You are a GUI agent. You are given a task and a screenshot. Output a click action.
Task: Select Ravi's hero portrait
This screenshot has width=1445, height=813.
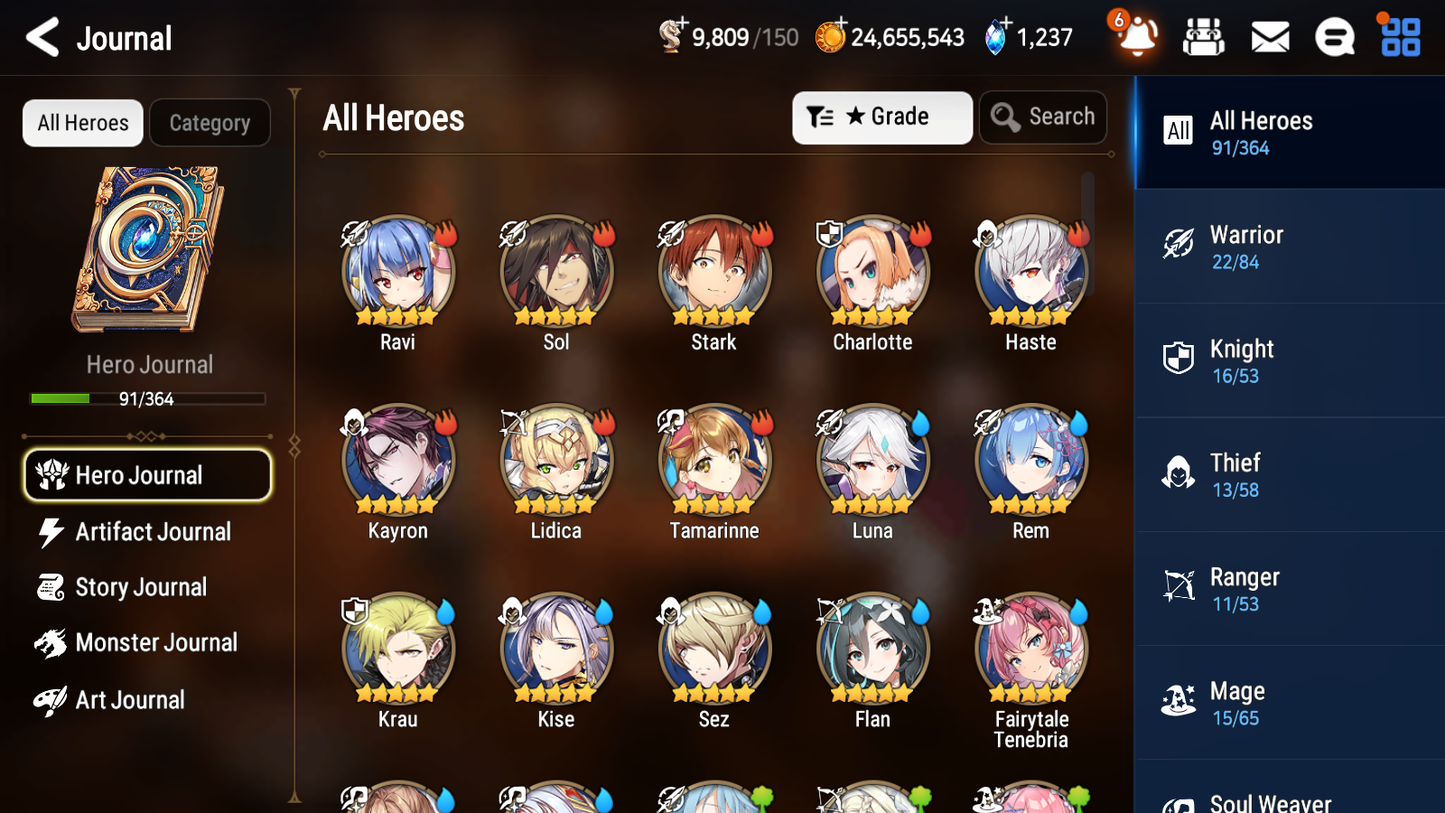(x=397, y=272)
